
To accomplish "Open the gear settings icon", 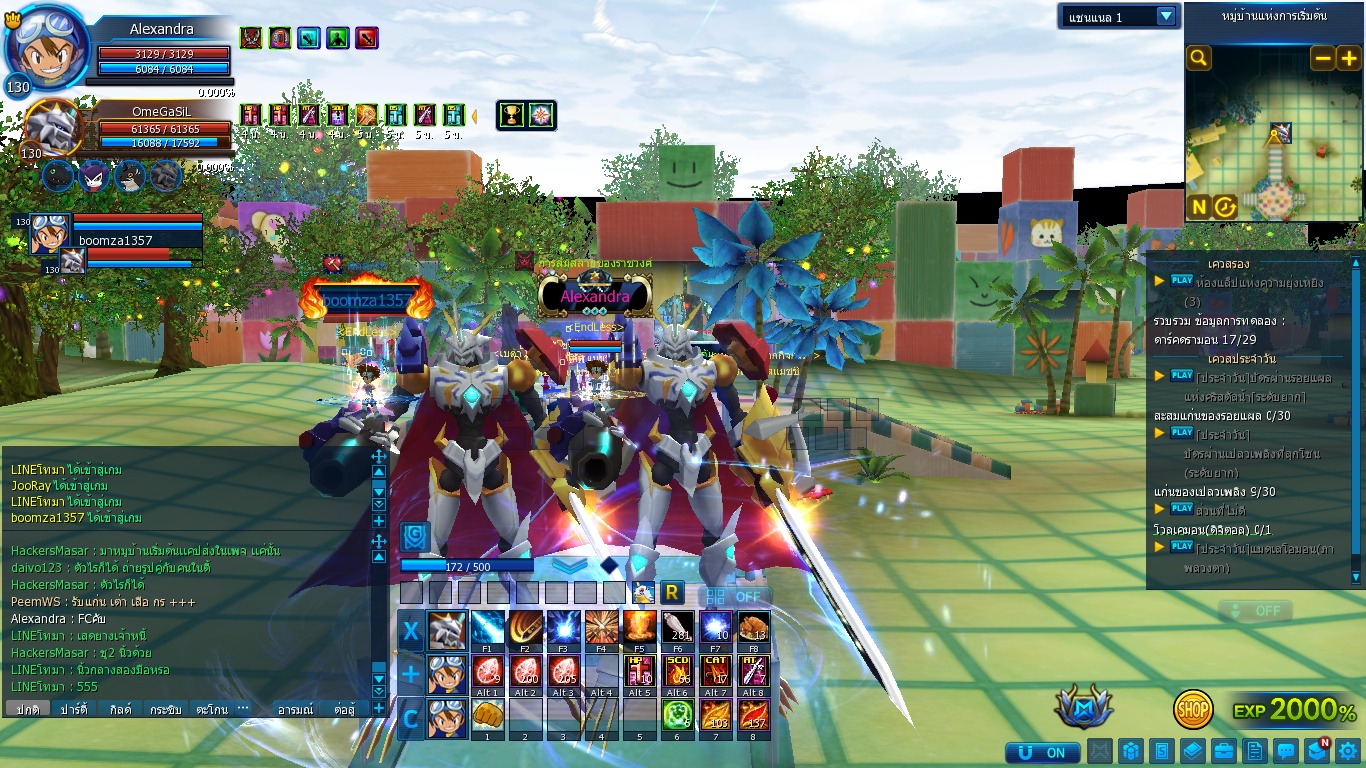I will pyautogui.click(x=1348, y=751).
